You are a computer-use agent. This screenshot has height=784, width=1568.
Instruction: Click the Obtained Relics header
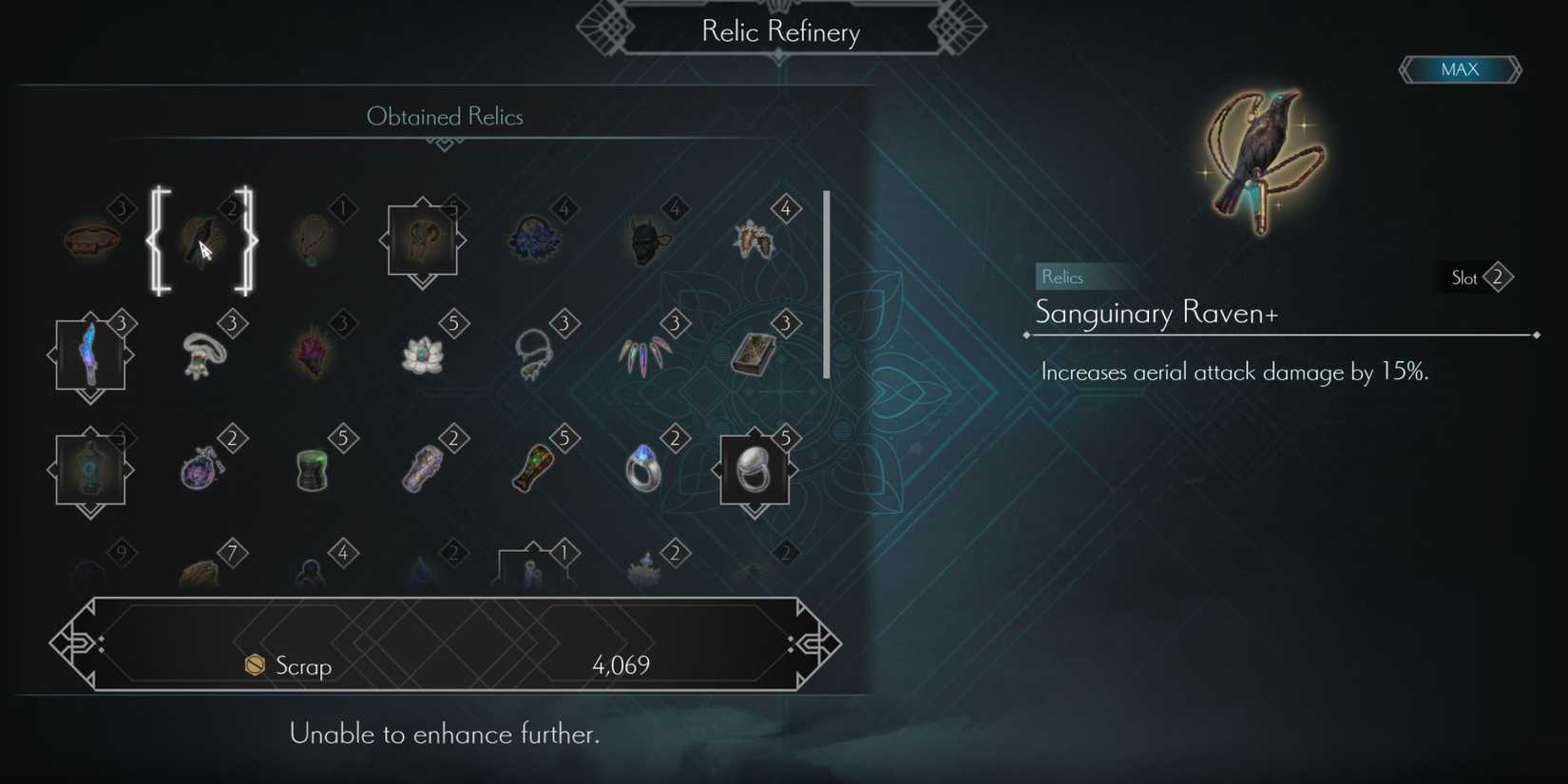[444, 116]
